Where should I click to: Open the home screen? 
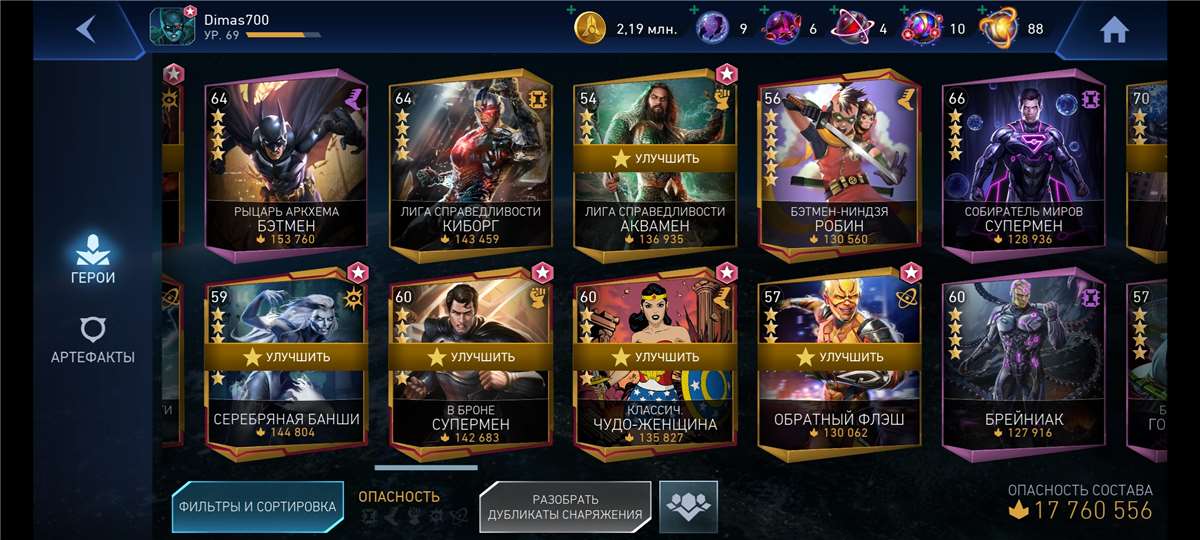(x=1114, y=30)
